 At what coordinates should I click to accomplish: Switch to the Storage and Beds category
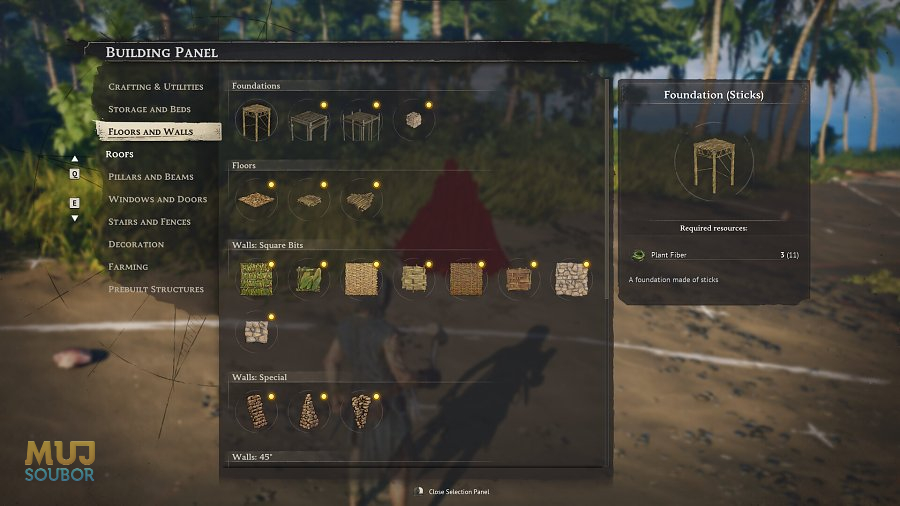coord(149,109)
